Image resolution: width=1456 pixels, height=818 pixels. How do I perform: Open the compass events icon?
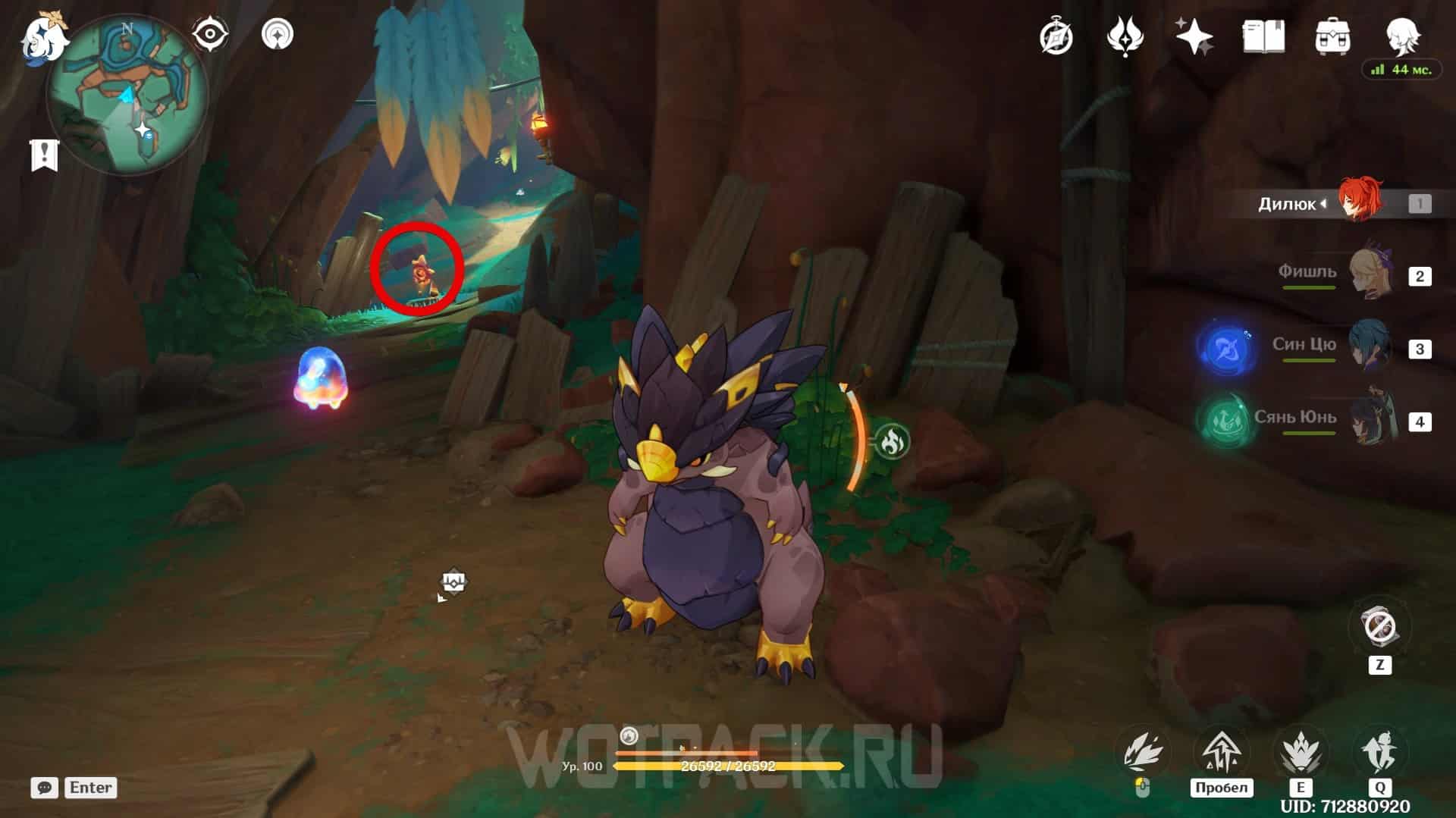click(1056, 36)
